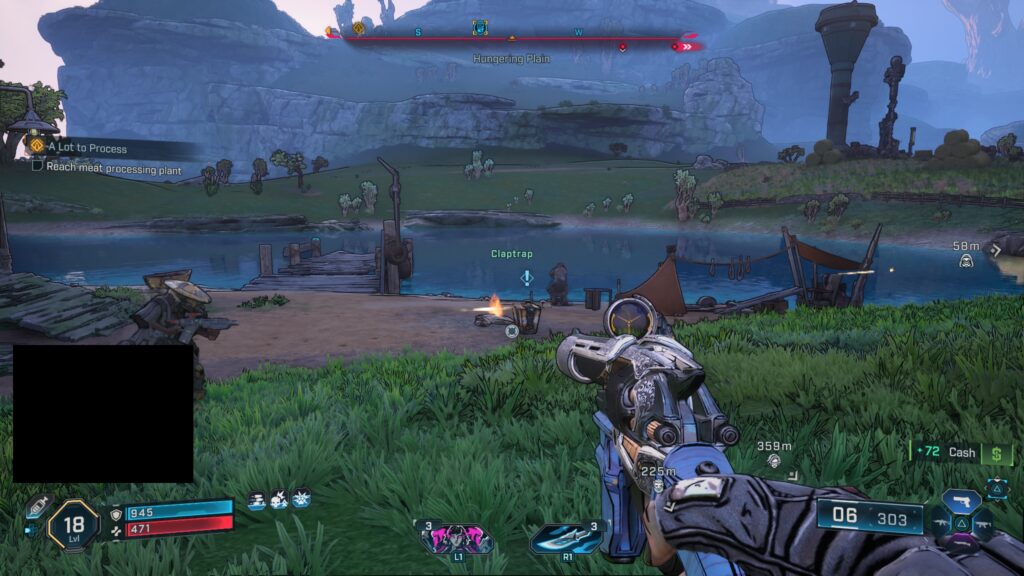
Task: Activate the pink action skill icon
Action: 458,538
